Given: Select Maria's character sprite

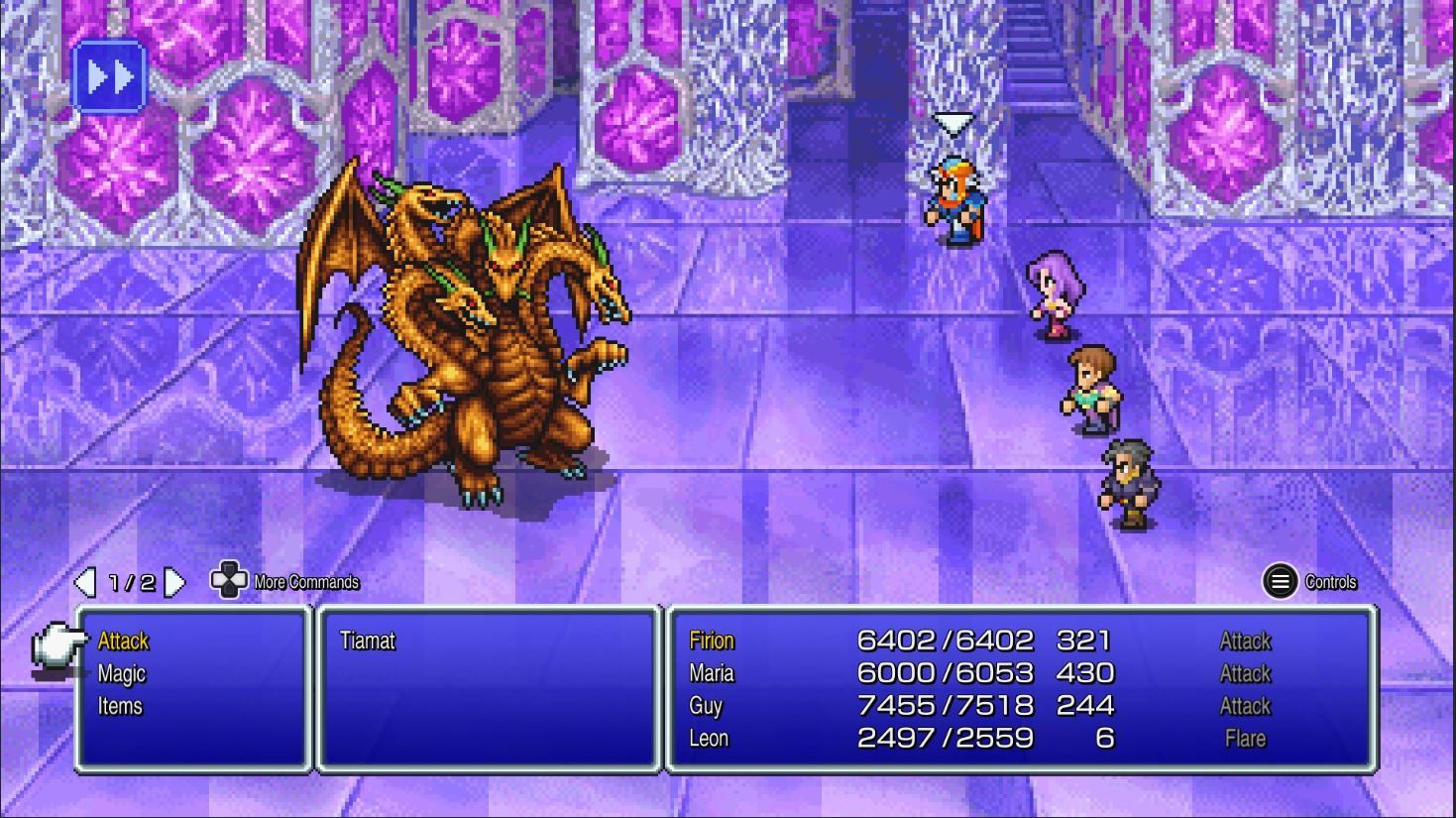Looking at the screenshot, I should 1054,292.
